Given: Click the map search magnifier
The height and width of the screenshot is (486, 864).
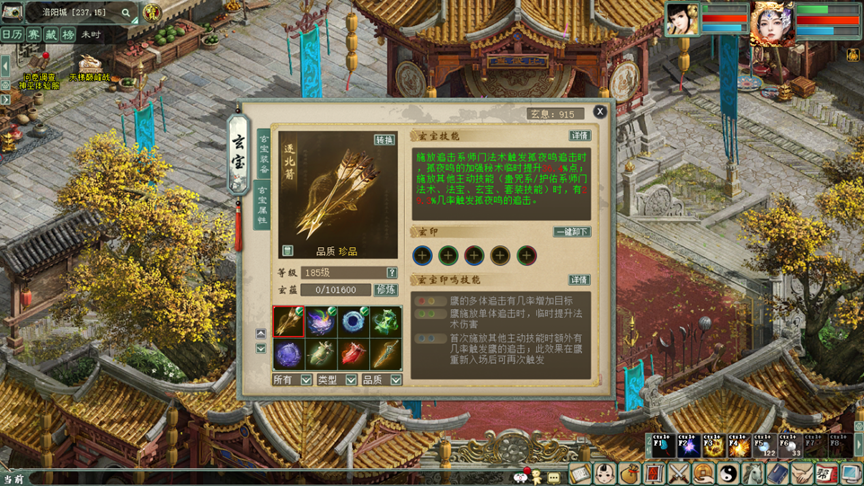Looking at the screenshot, I should [127, 13].
